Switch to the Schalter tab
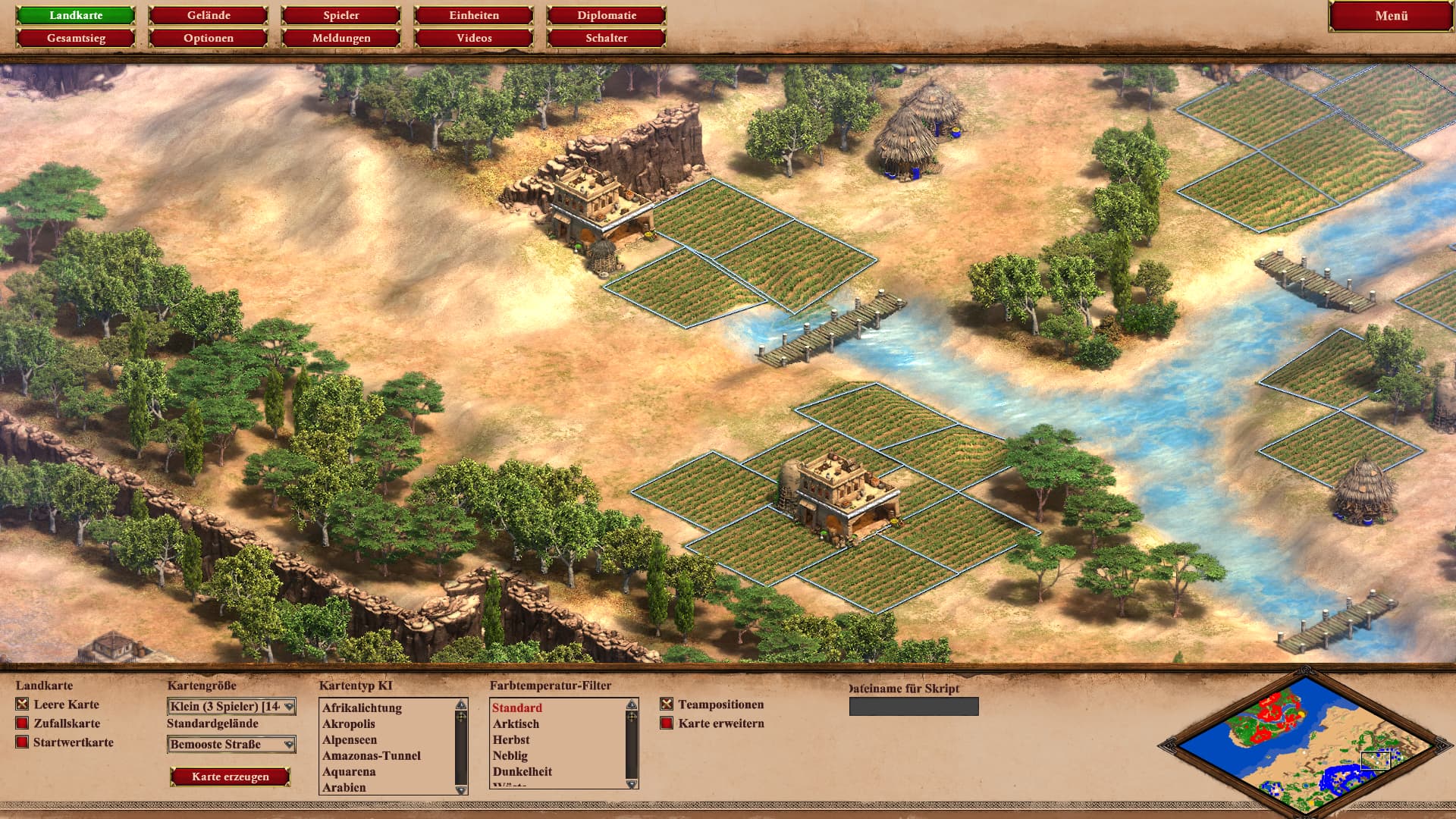This screenshot has height=819, width=1456. click(x=607, y=38)
